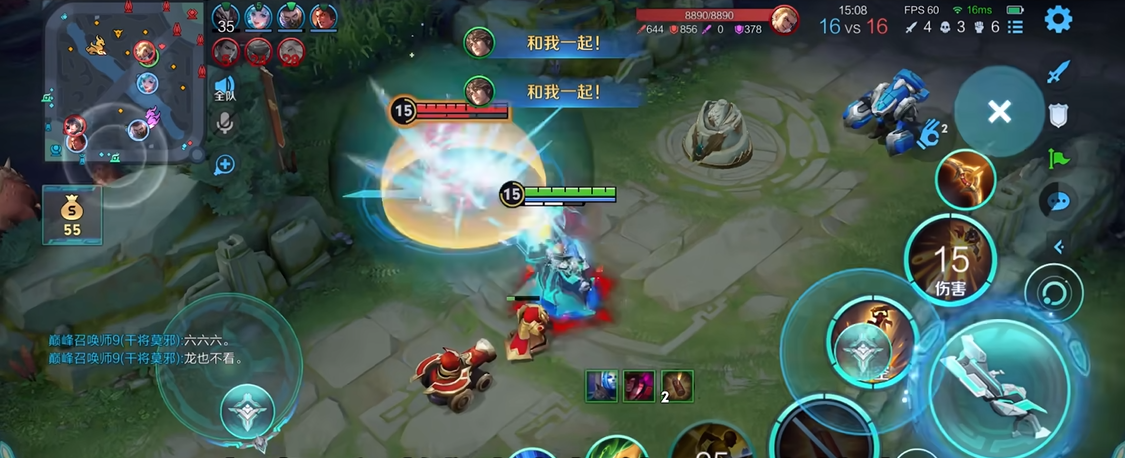Open the quick chat bubble
The image size is (1125, 458).
coord(1058,201)
